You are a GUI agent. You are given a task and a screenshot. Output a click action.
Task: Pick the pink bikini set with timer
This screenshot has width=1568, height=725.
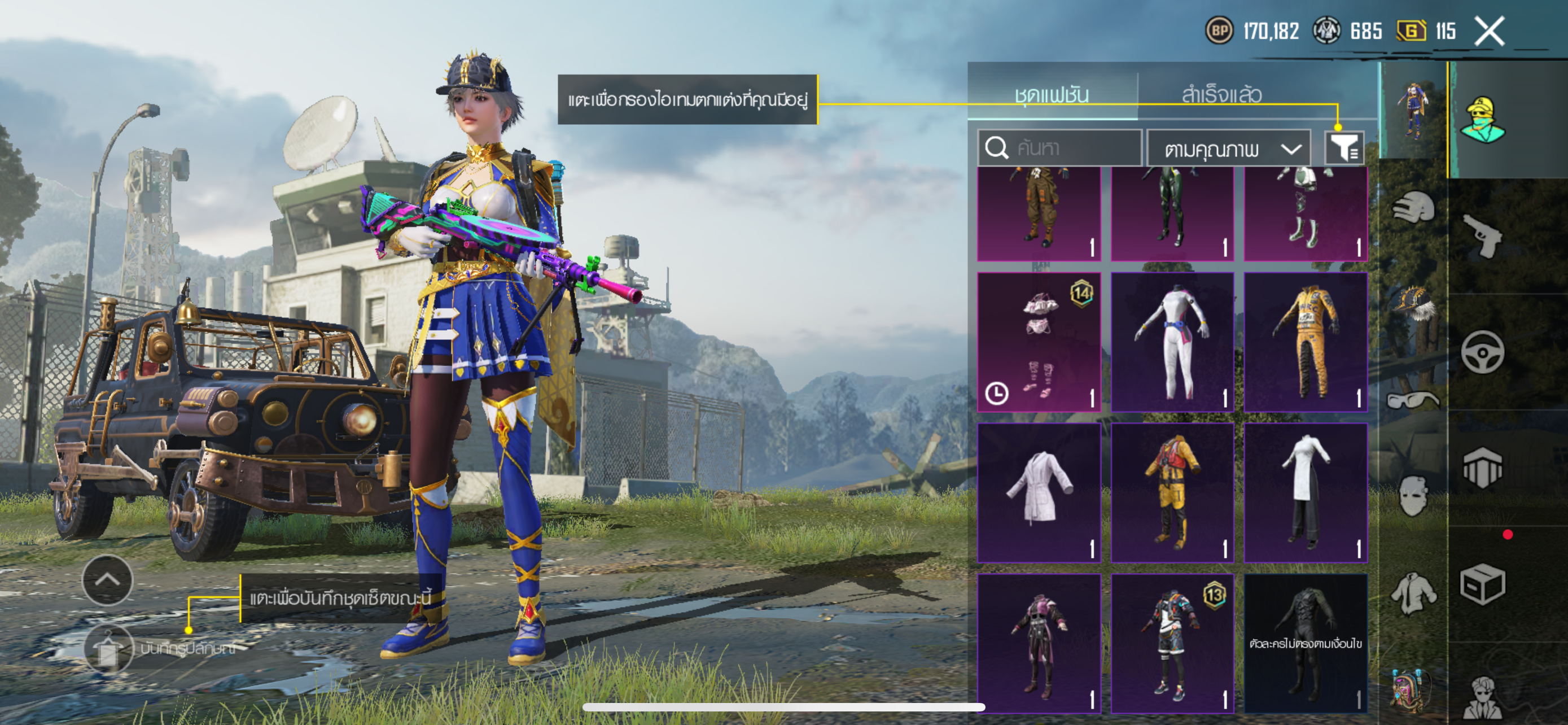point(1039,342)
